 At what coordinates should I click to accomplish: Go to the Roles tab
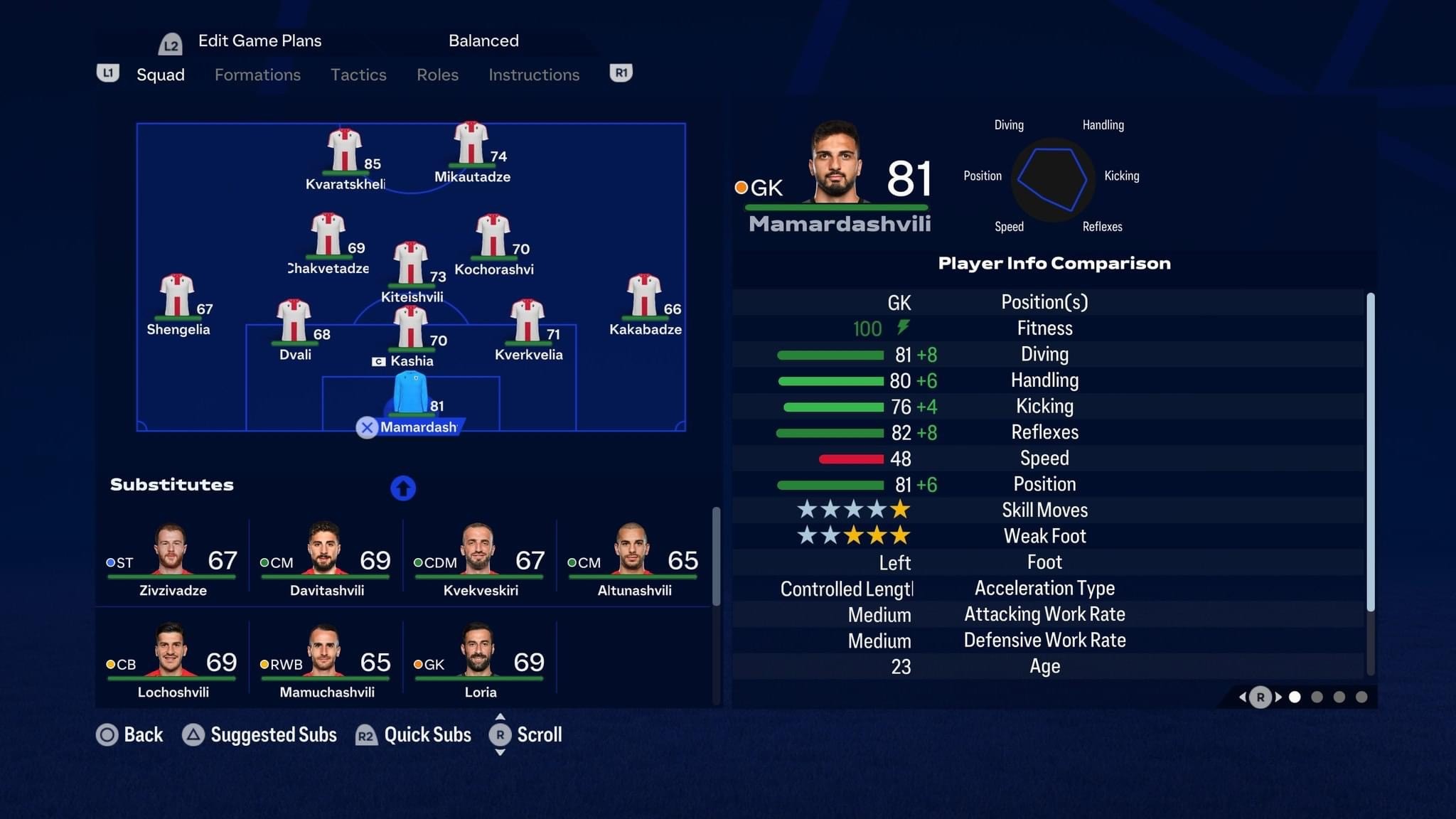(x=437, y=75)
